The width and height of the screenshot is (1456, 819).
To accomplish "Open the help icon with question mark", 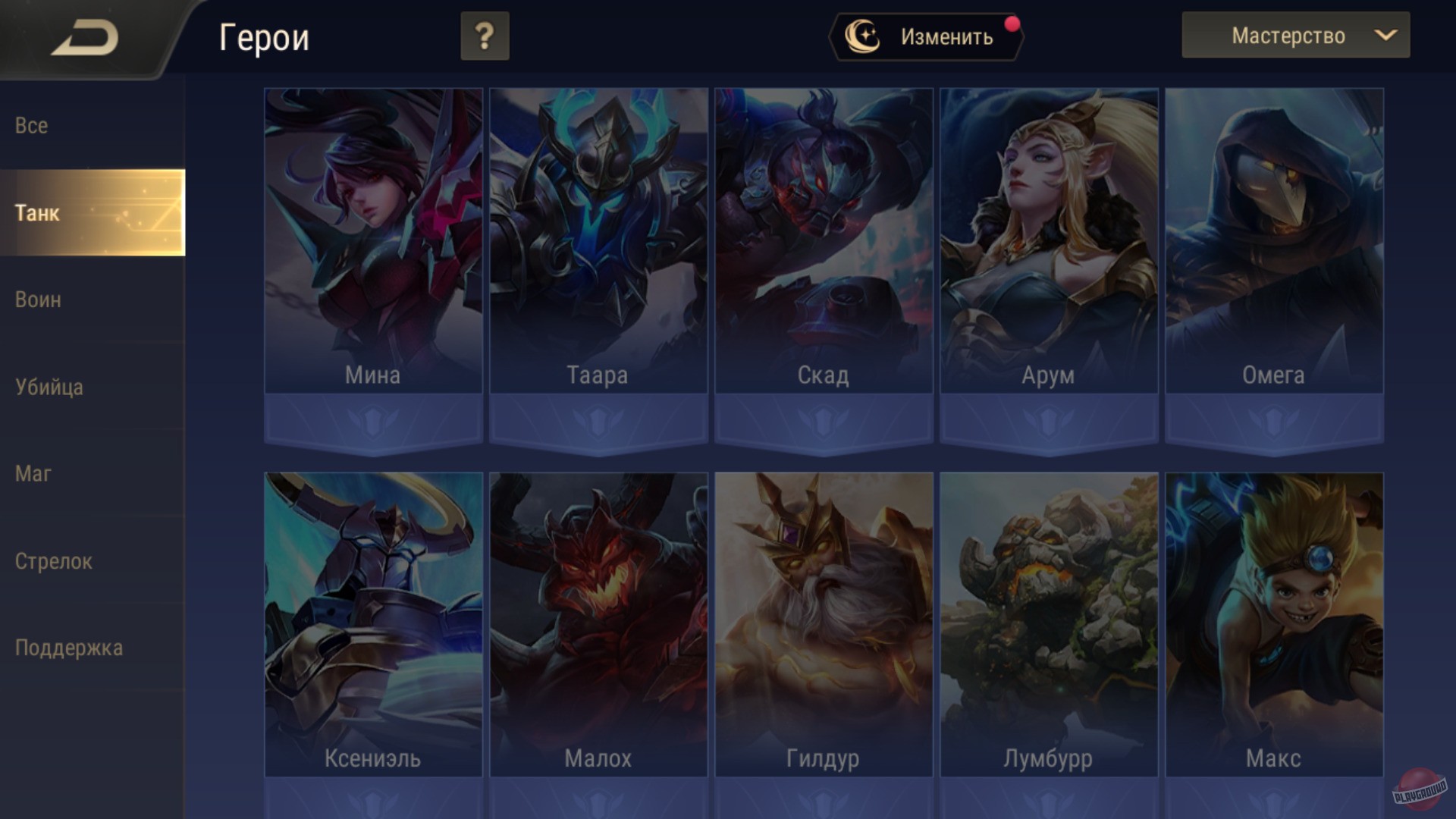I will coord(484,35).
